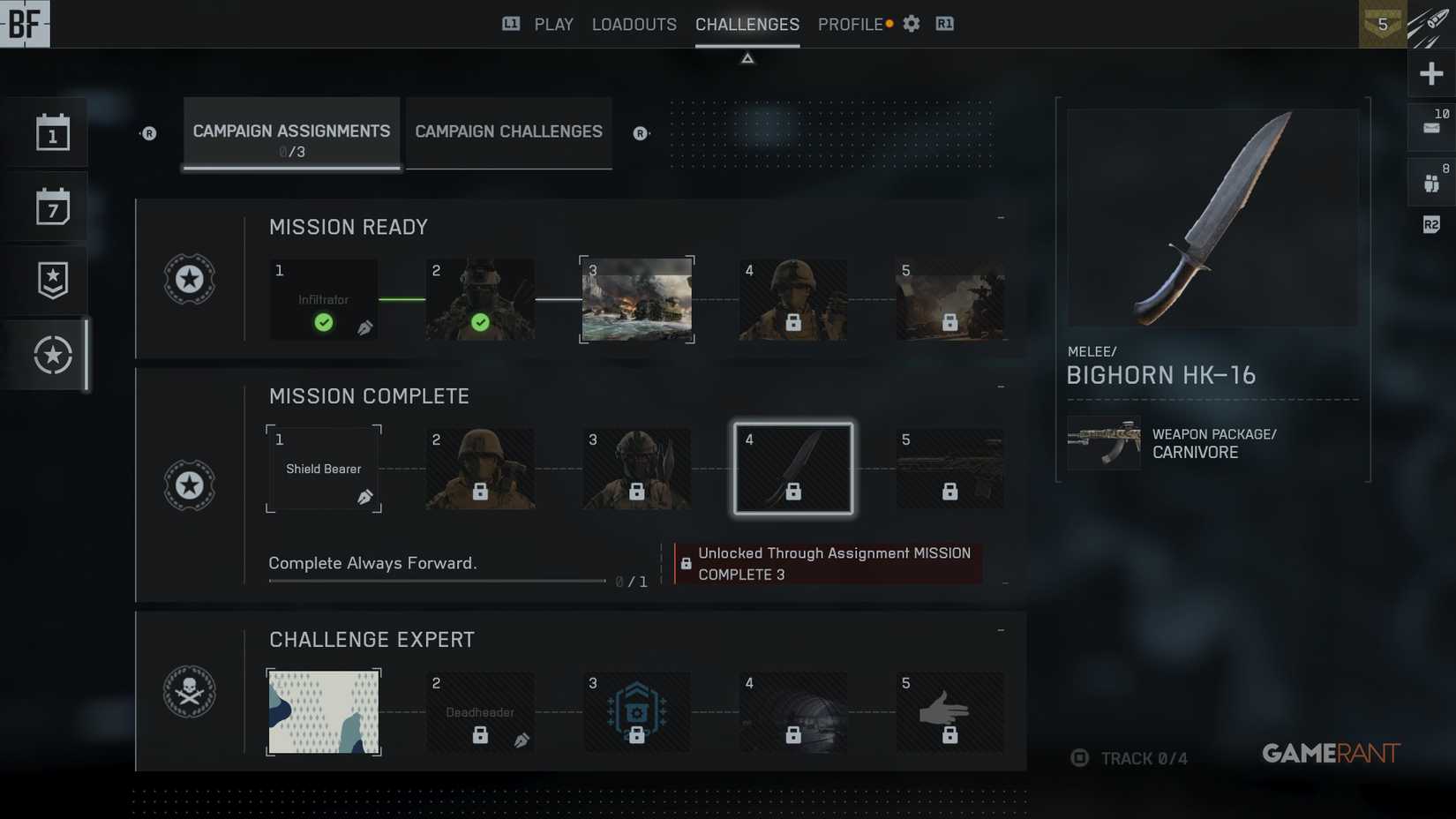Collapse the Mission Complete section
The height and width of the screenshot is (819, 1456).
pos(1000,385)
